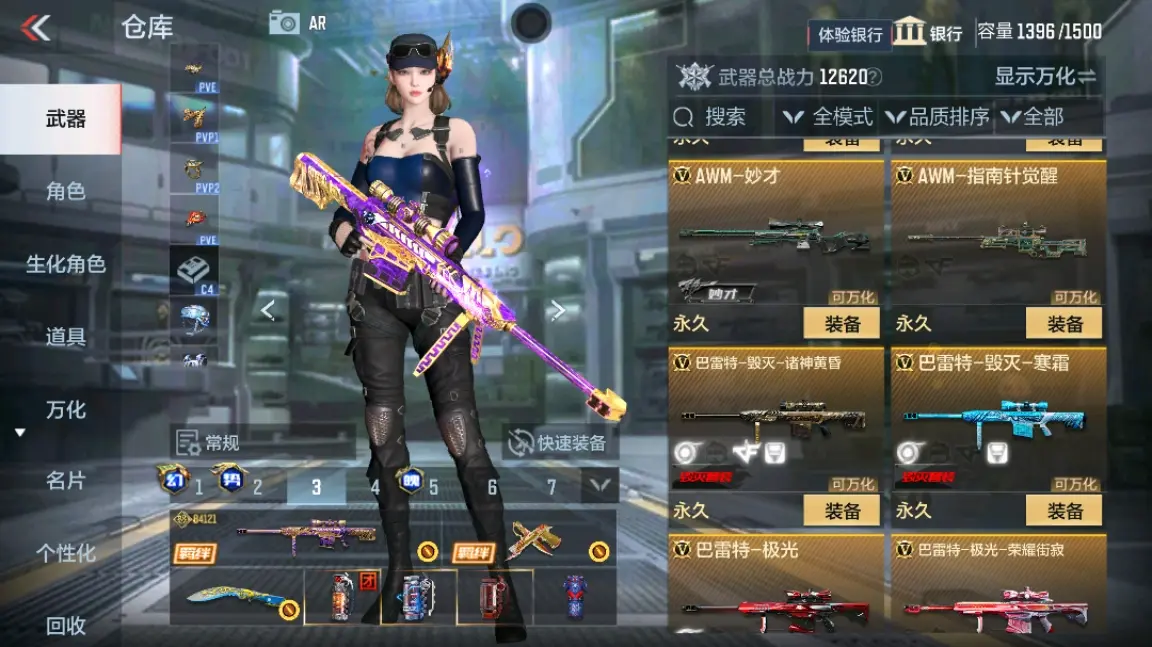The width and height of the screenshot is (1152, 647).
Task: Open the AR camera mode
Action: point(297,23)
